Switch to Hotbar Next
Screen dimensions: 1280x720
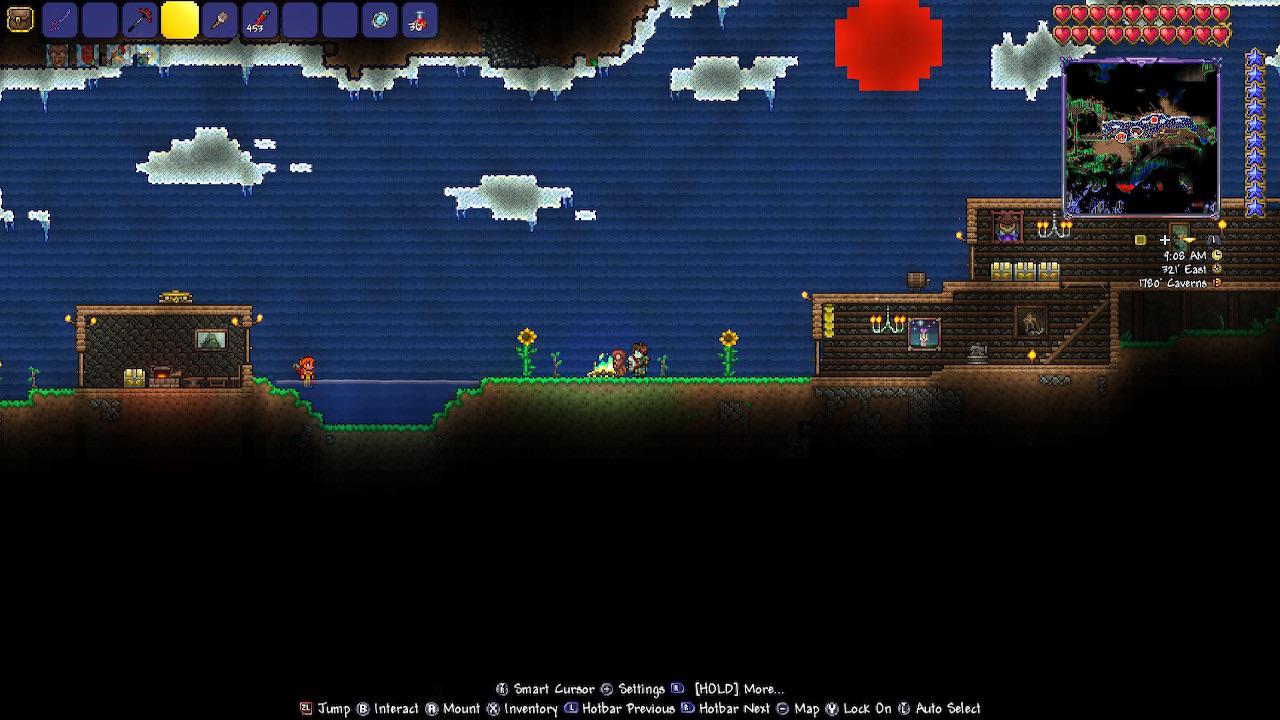722,709
